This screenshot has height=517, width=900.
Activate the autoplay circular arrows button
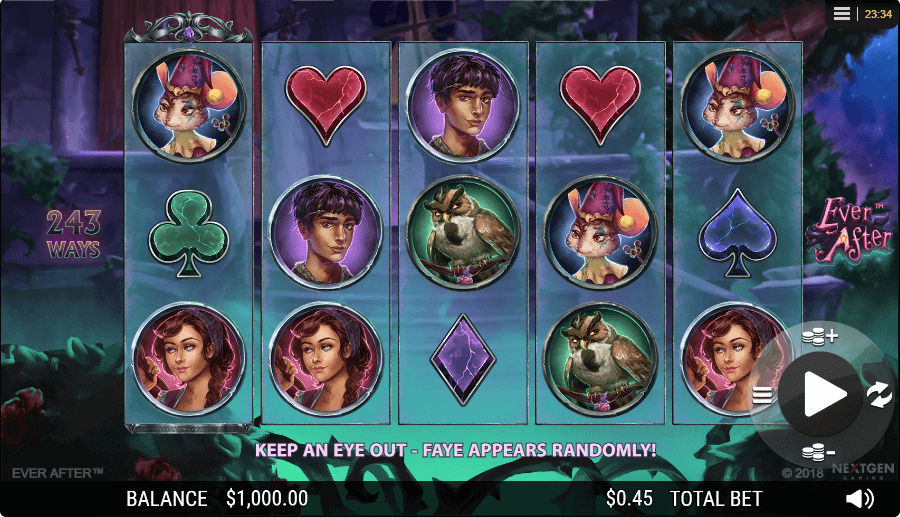pos(879,394)
